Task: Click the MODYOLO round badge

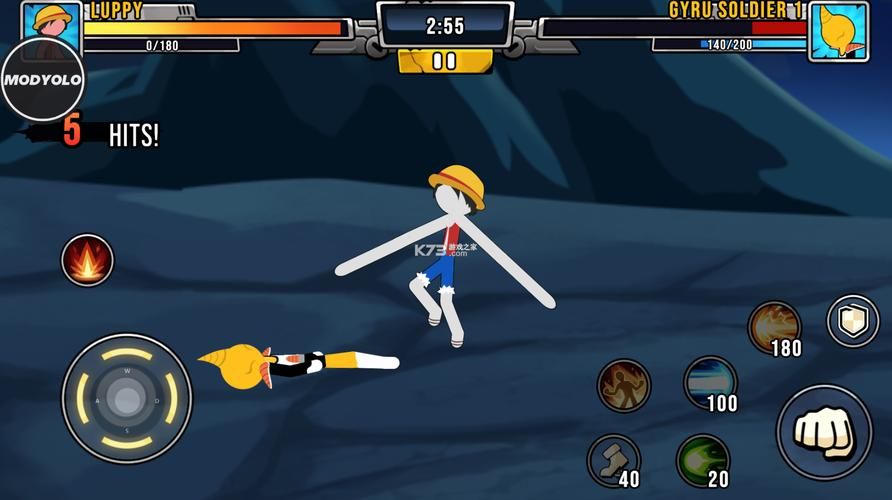Action: tap(42, 79)
